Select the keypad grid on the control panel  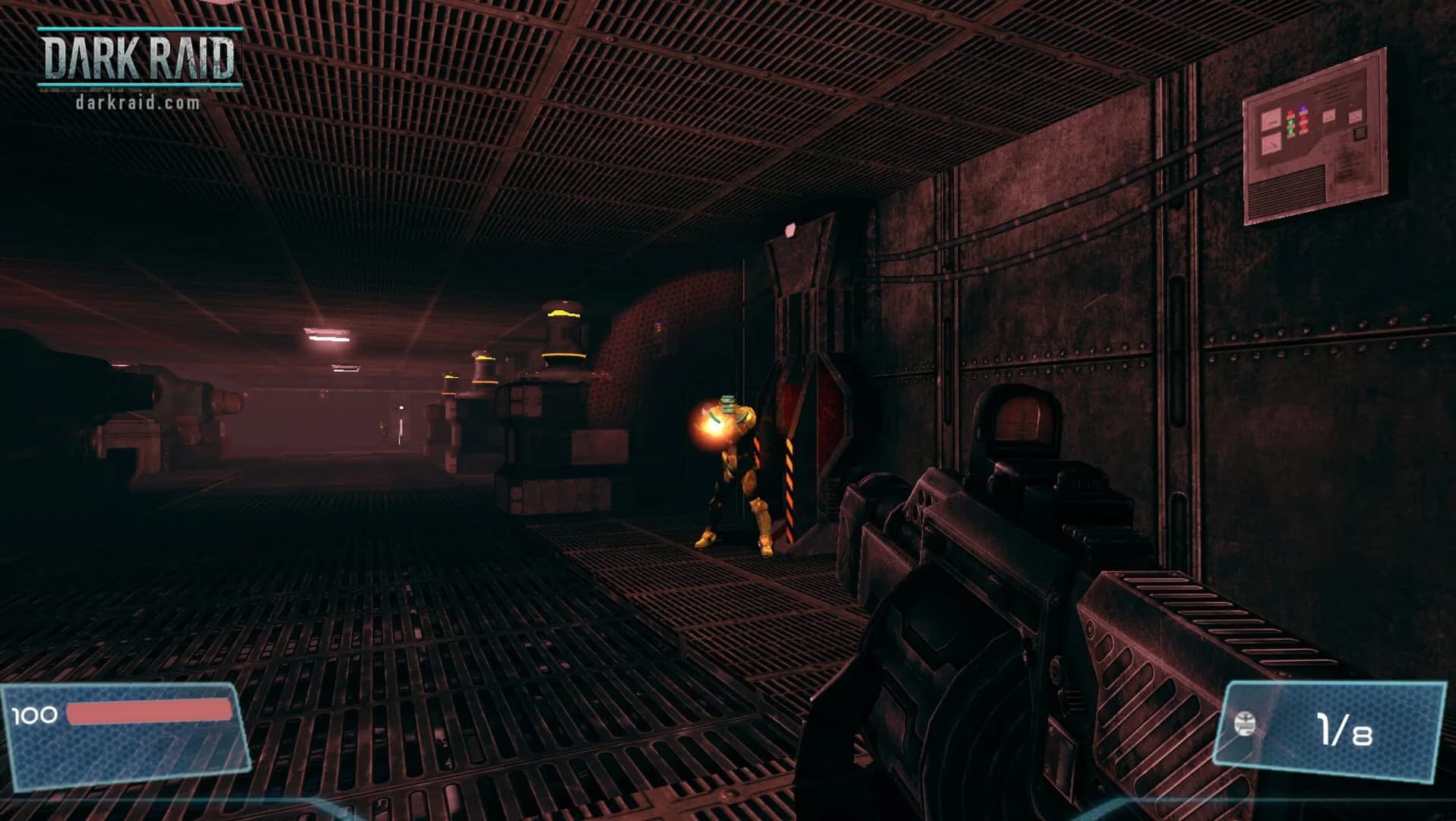[1359, 132]
